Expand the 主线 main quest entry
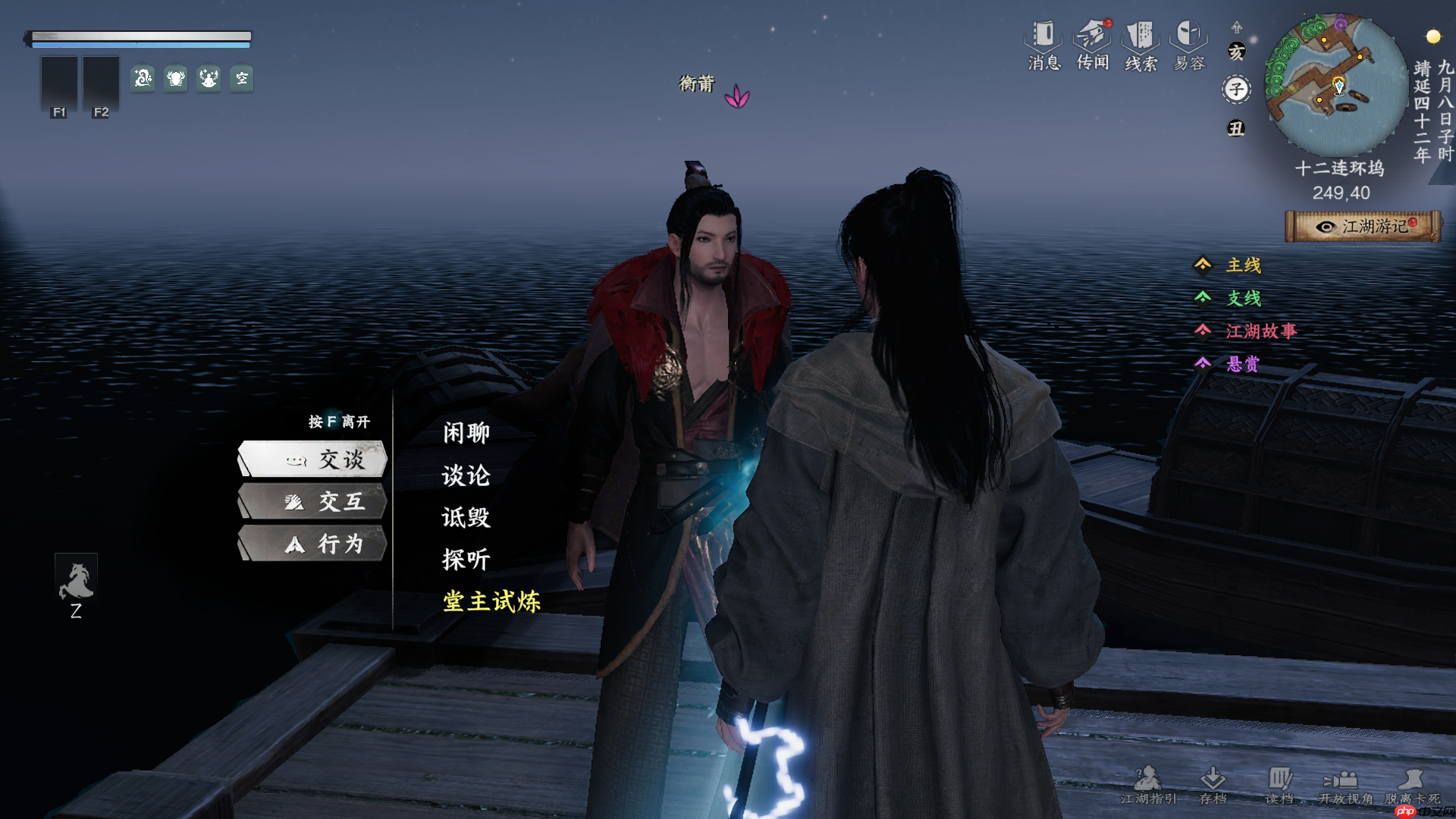Viewport: 1456px width, 819px height. click(1242, 265)
